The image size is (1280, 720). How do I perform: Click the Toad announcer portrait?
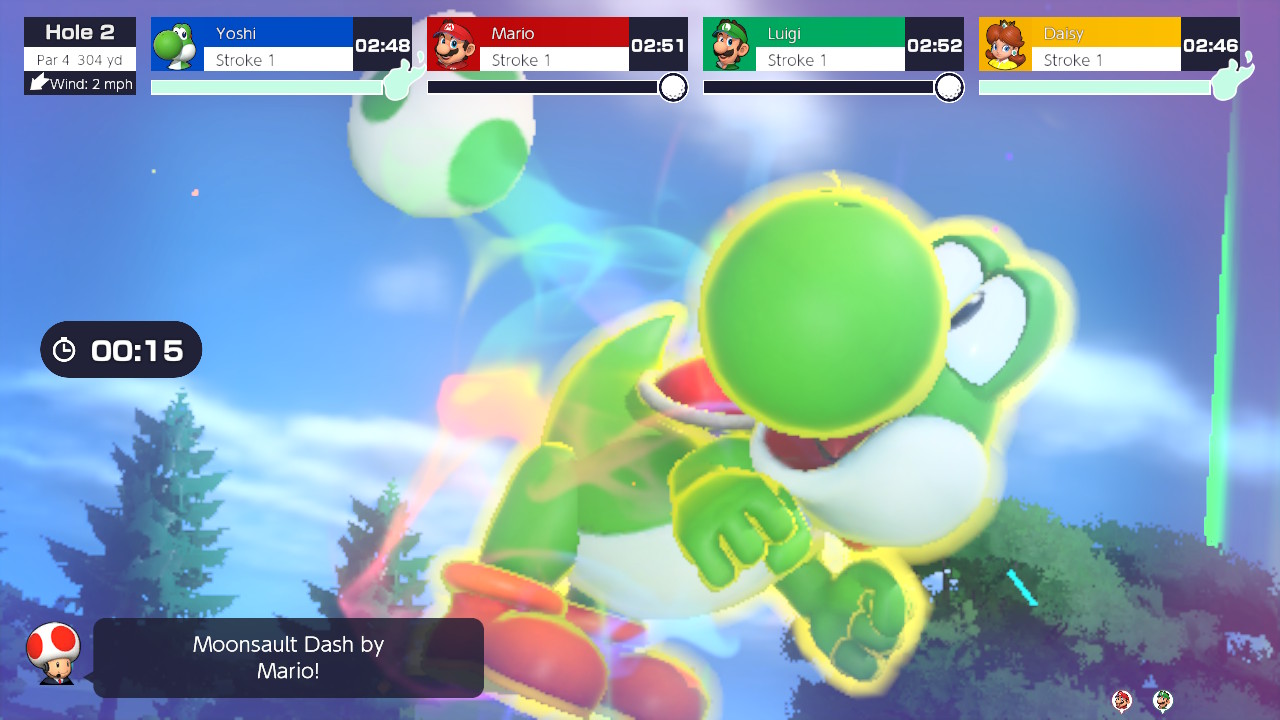click(56, 657)
